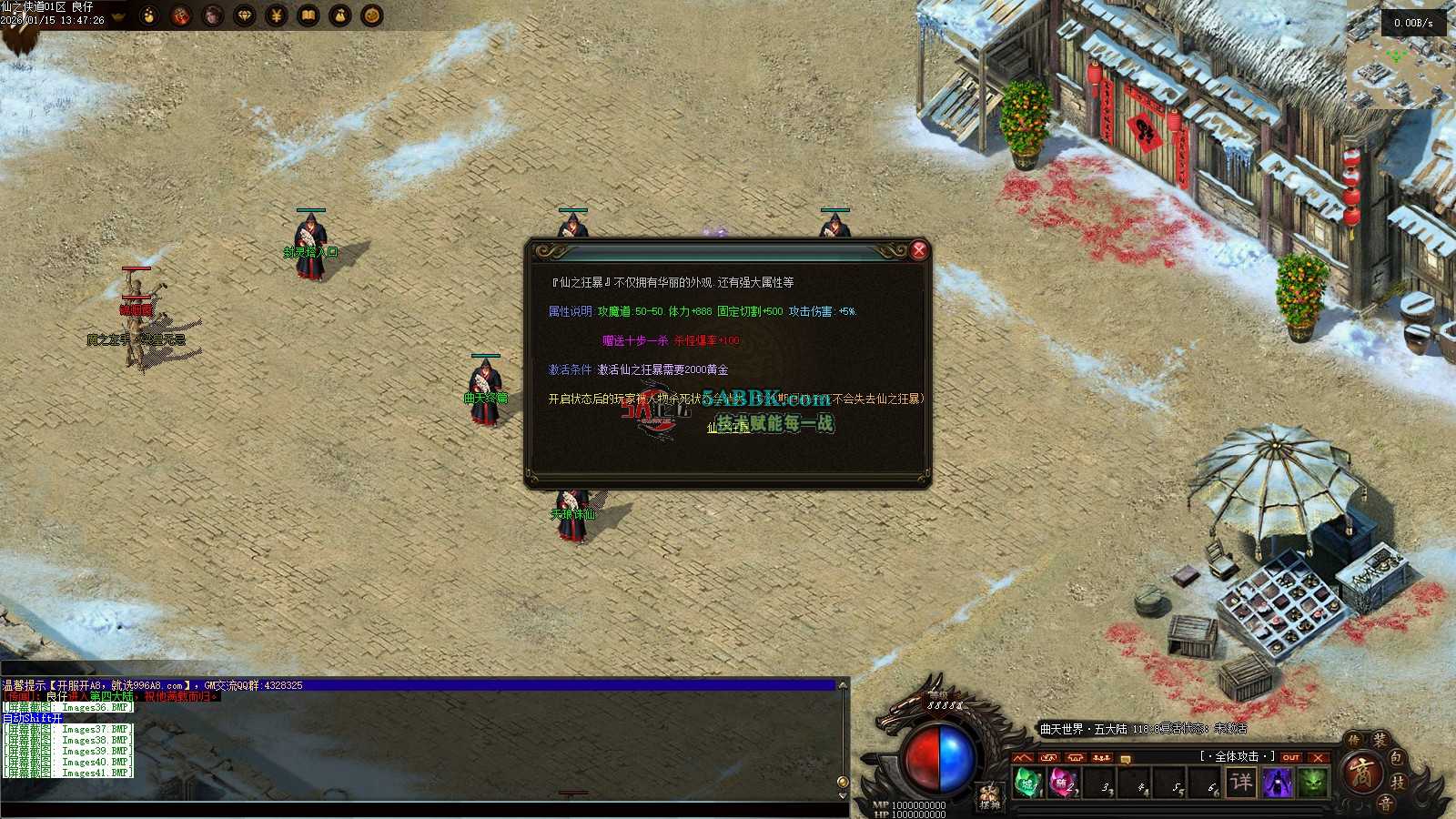Open the 商 shop button
1456x819 pixels.
pyautogui.click(x=1363, y=774)
